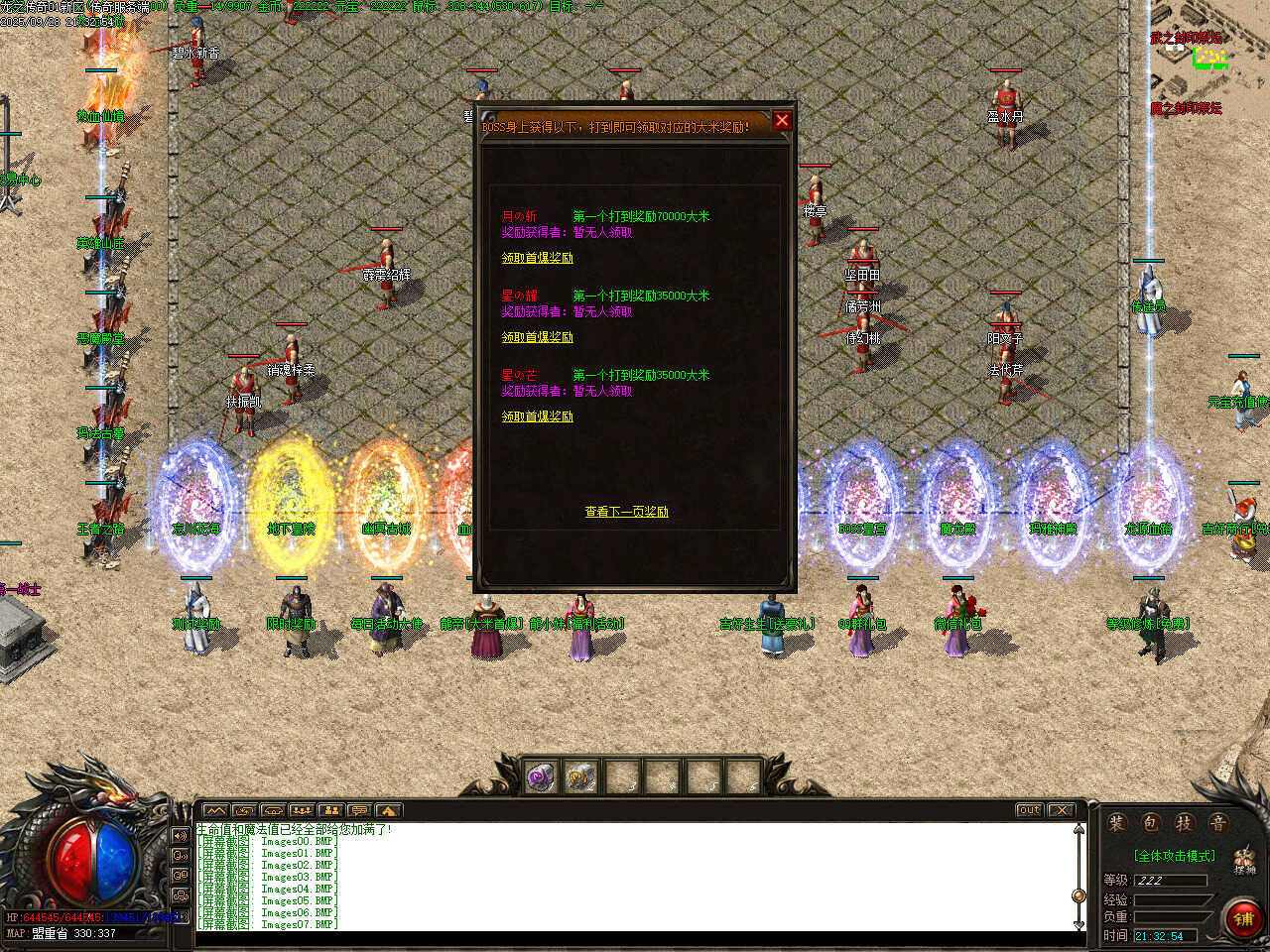Toggle the 全体攻击模式 attack mode
The image size is (1270, 952).
click(x=1174, y=856)
